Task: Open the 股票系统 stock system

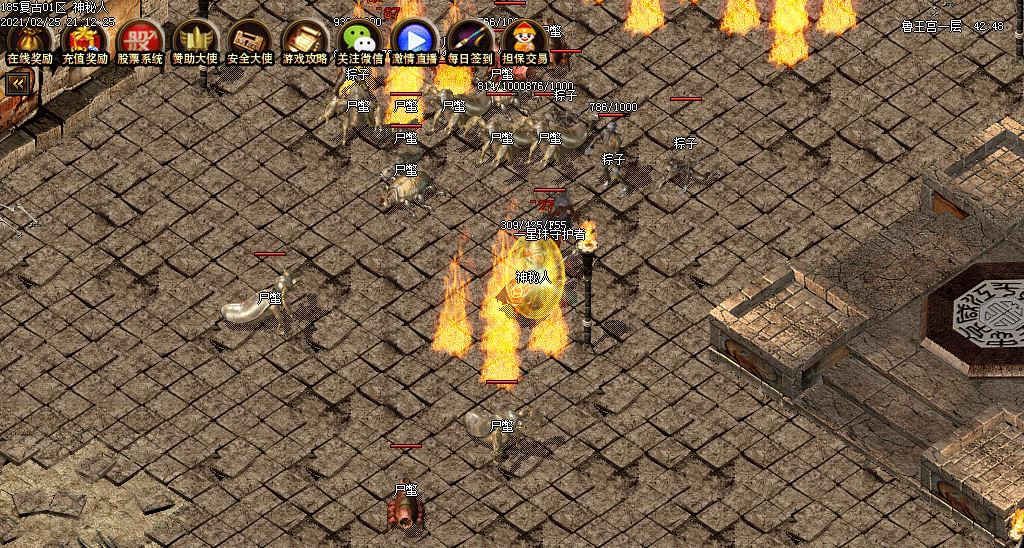Action: click(140, 41)
